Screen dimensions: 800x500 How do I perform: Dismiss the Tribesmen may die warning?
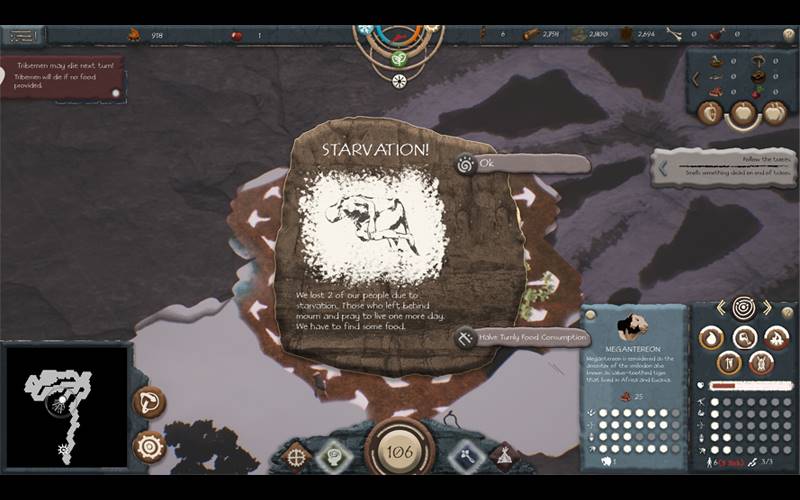[115, 93]
